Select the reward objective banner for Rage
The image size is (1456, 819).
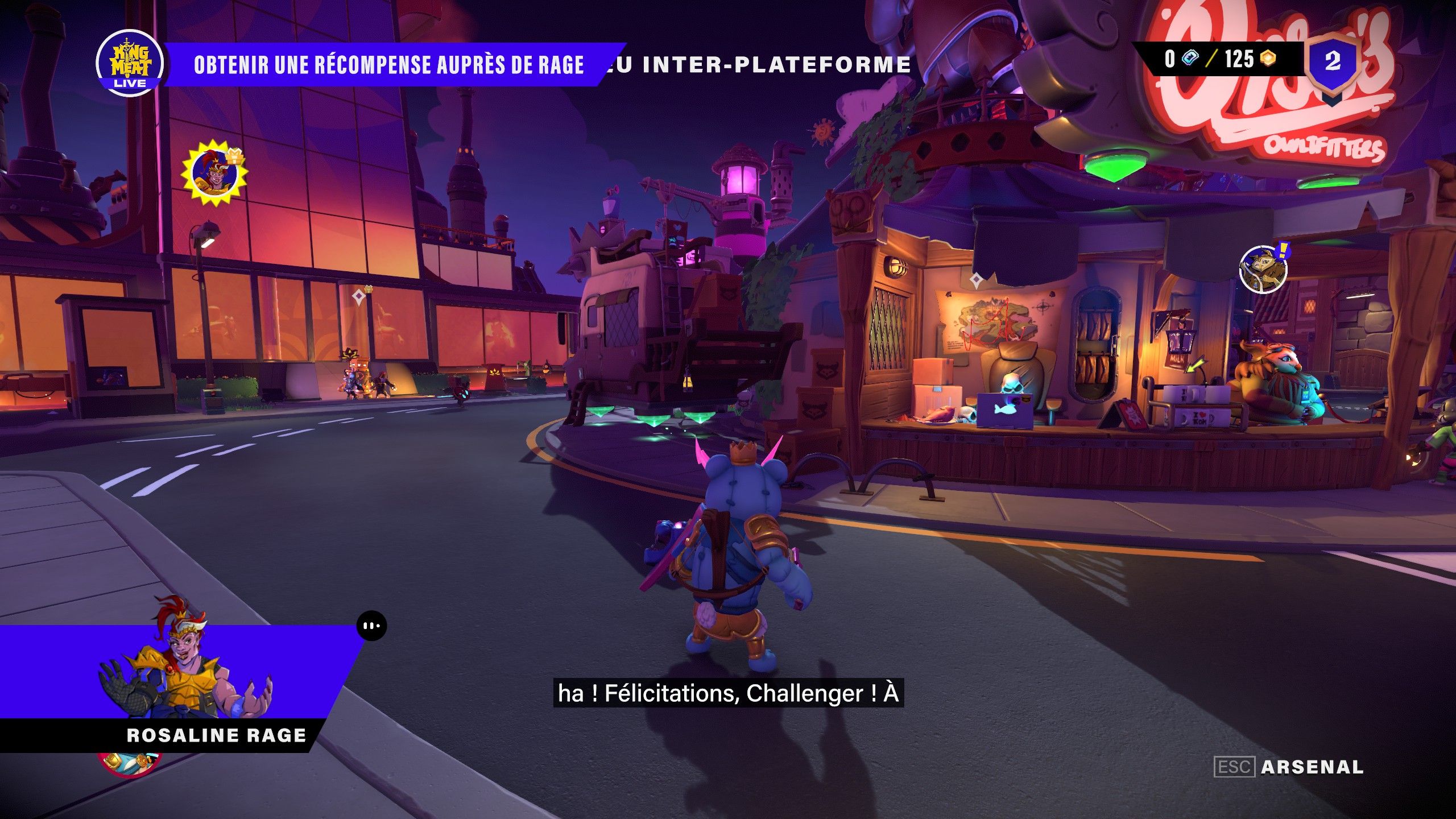click(x=389, y=64)
